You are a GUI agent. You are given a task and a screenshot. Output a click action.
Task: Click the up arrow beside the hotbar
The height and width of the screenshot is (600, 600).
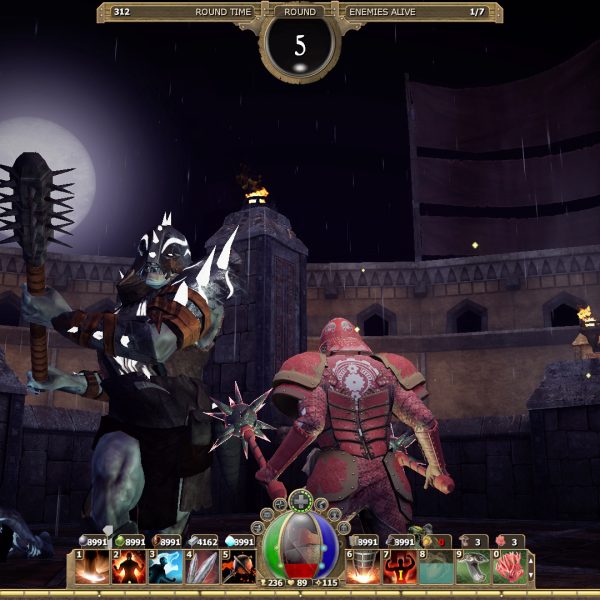point(531,560)
